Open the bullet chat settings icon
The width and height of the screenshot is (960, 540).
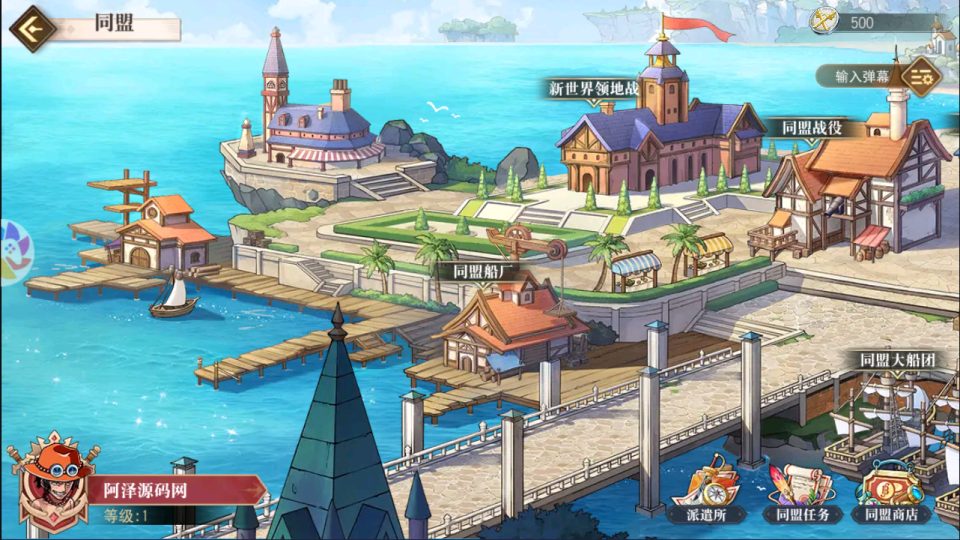click(920, 74)
